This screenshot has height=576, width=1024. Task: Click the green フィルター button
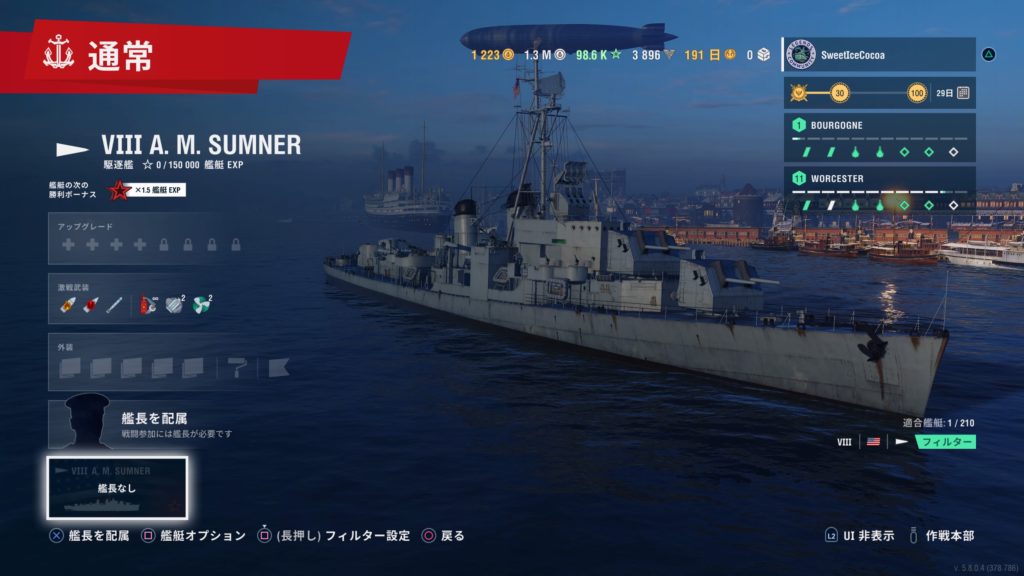click(946, 441)
